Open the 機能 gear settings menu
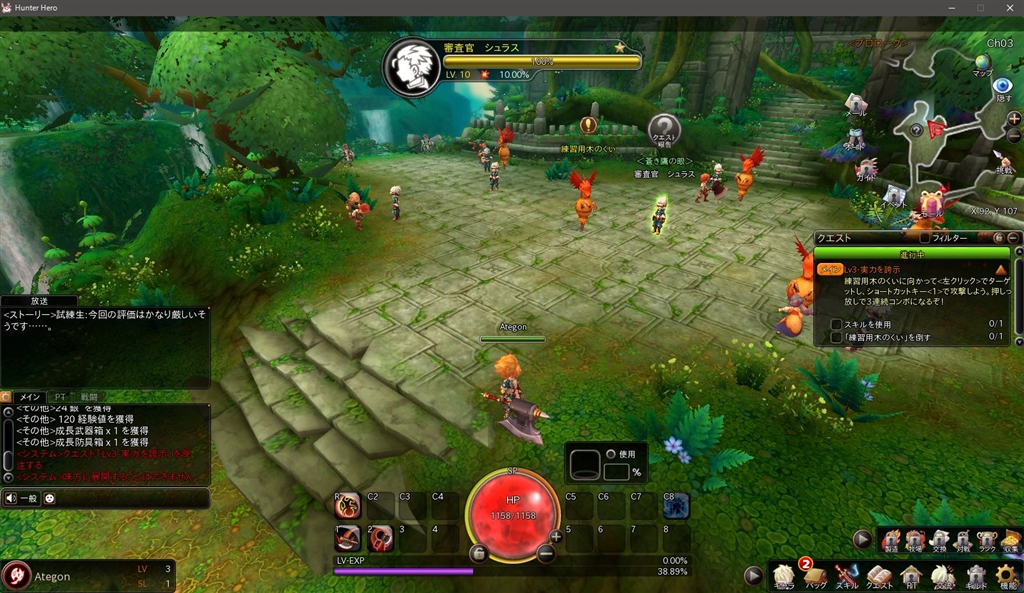 [x=1006, y=576]
